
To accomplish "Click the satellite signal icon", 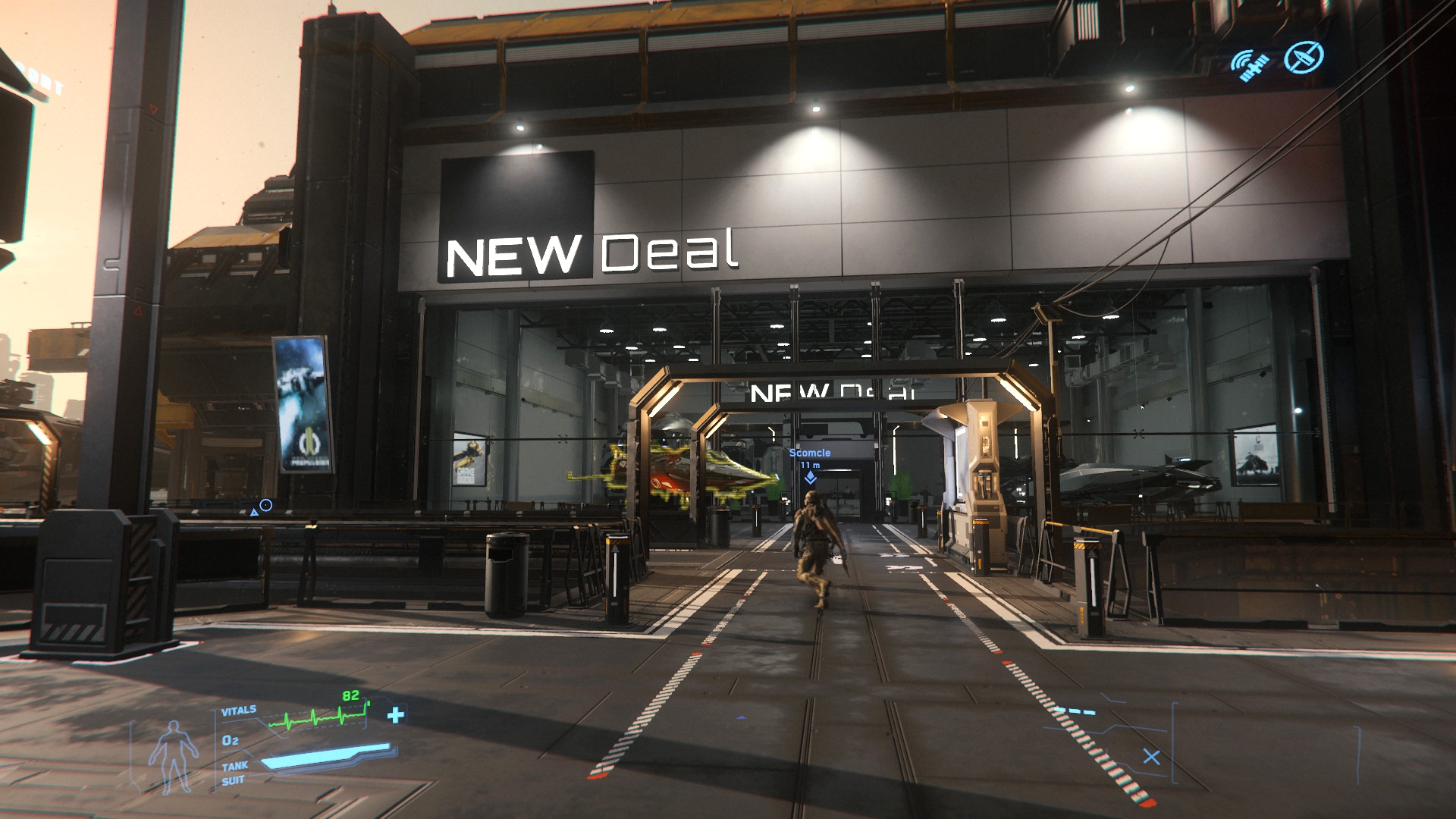I will tap(1250, 64).
